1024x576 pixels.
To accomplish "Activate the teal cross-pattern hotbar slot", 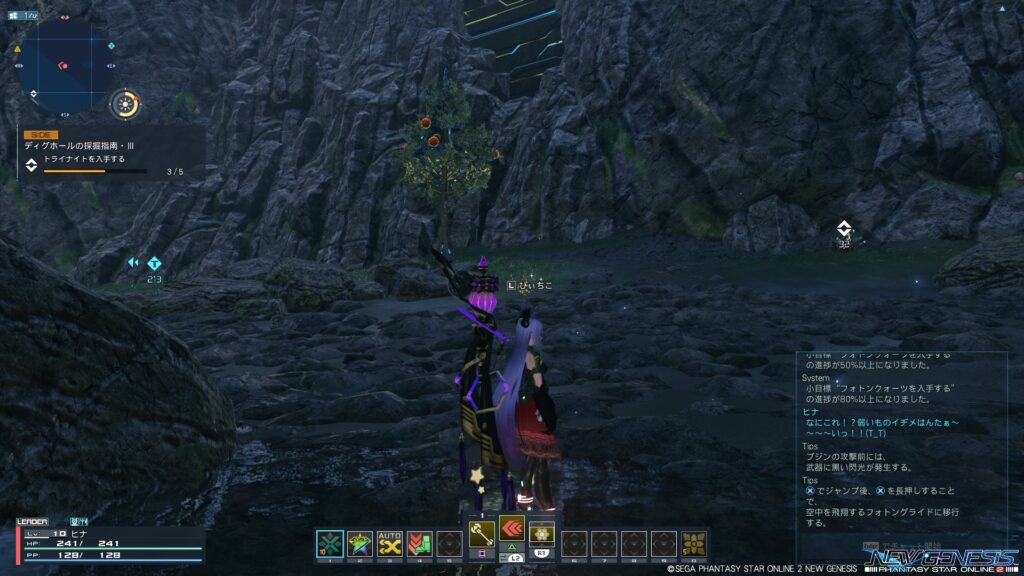I will [x=330, y=543].
